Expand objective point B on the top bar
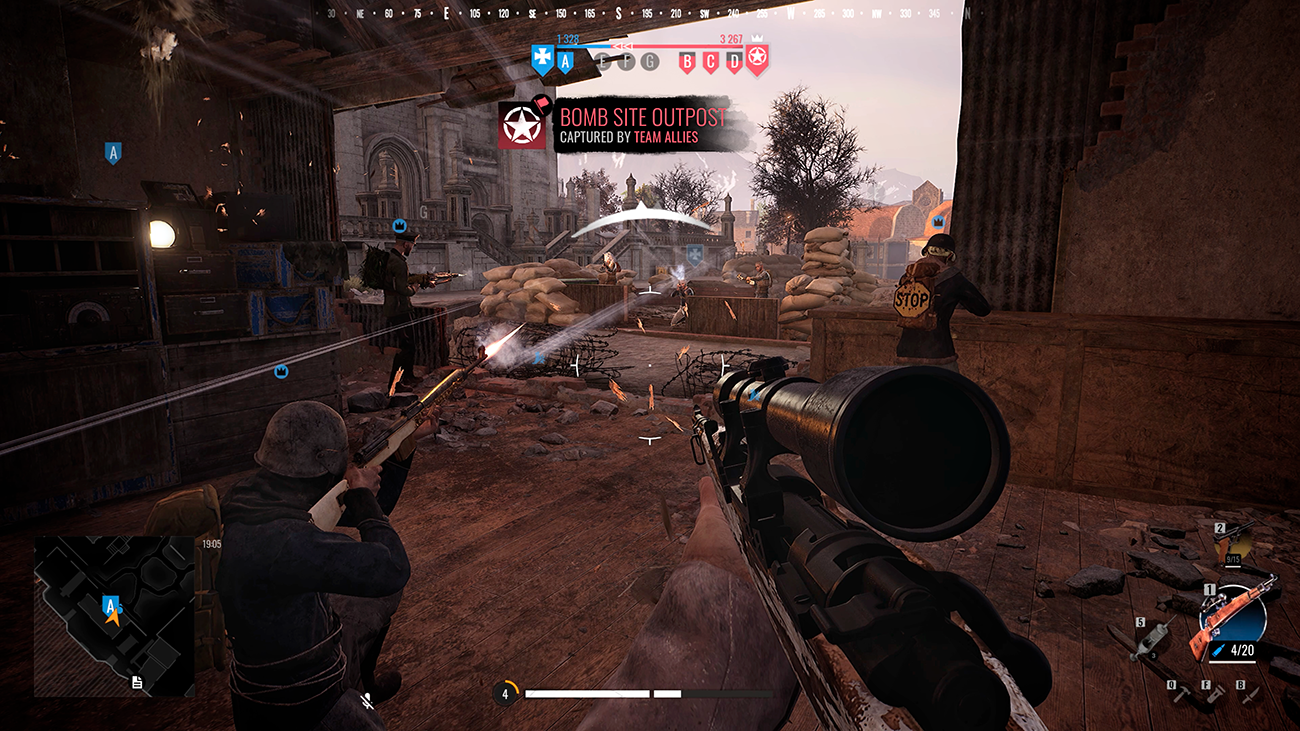 tap(687, 62)
